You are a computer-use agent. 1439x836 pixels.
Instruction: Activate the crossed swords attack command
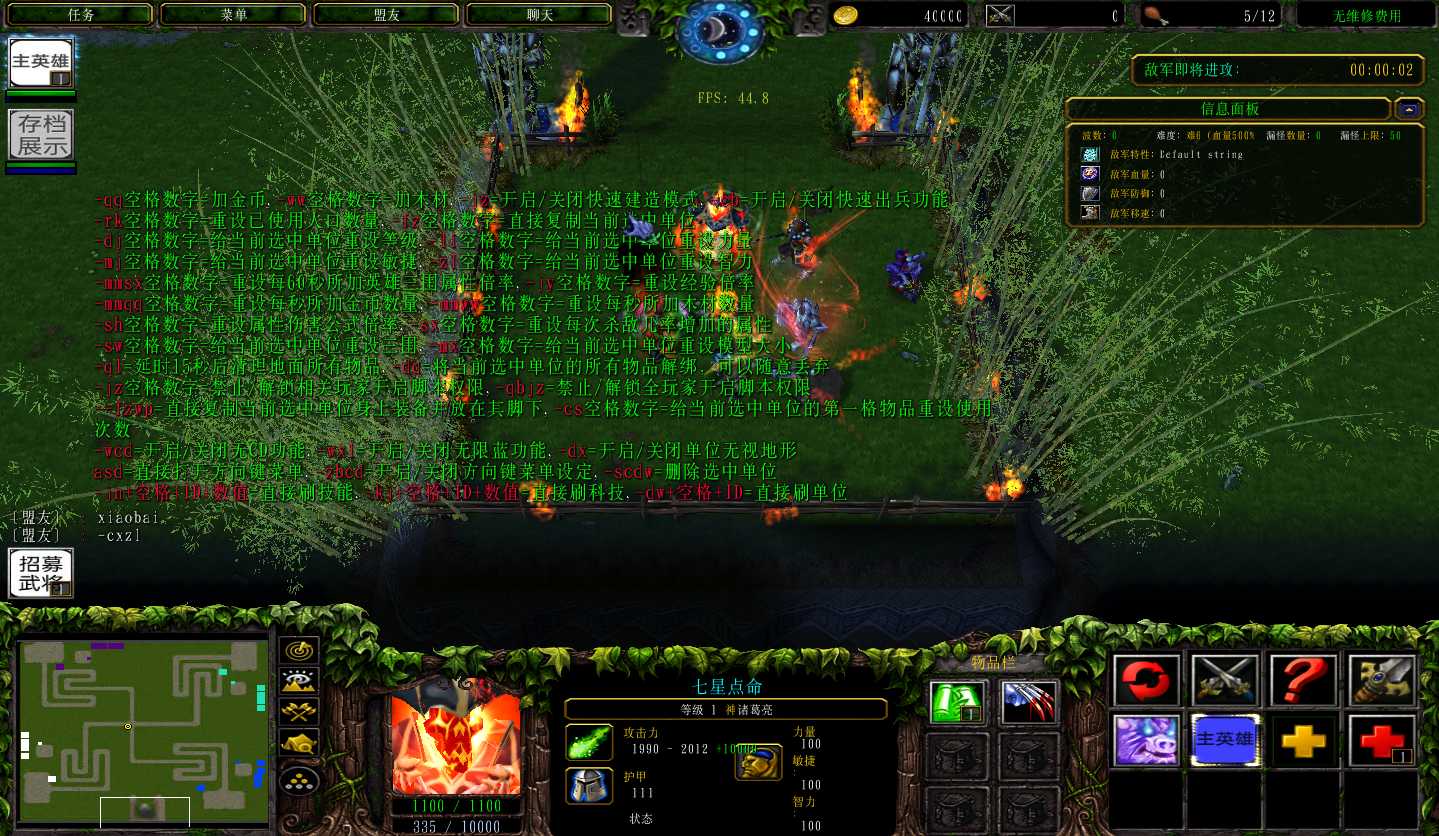pyautogui.click(x=1225, y=682)
